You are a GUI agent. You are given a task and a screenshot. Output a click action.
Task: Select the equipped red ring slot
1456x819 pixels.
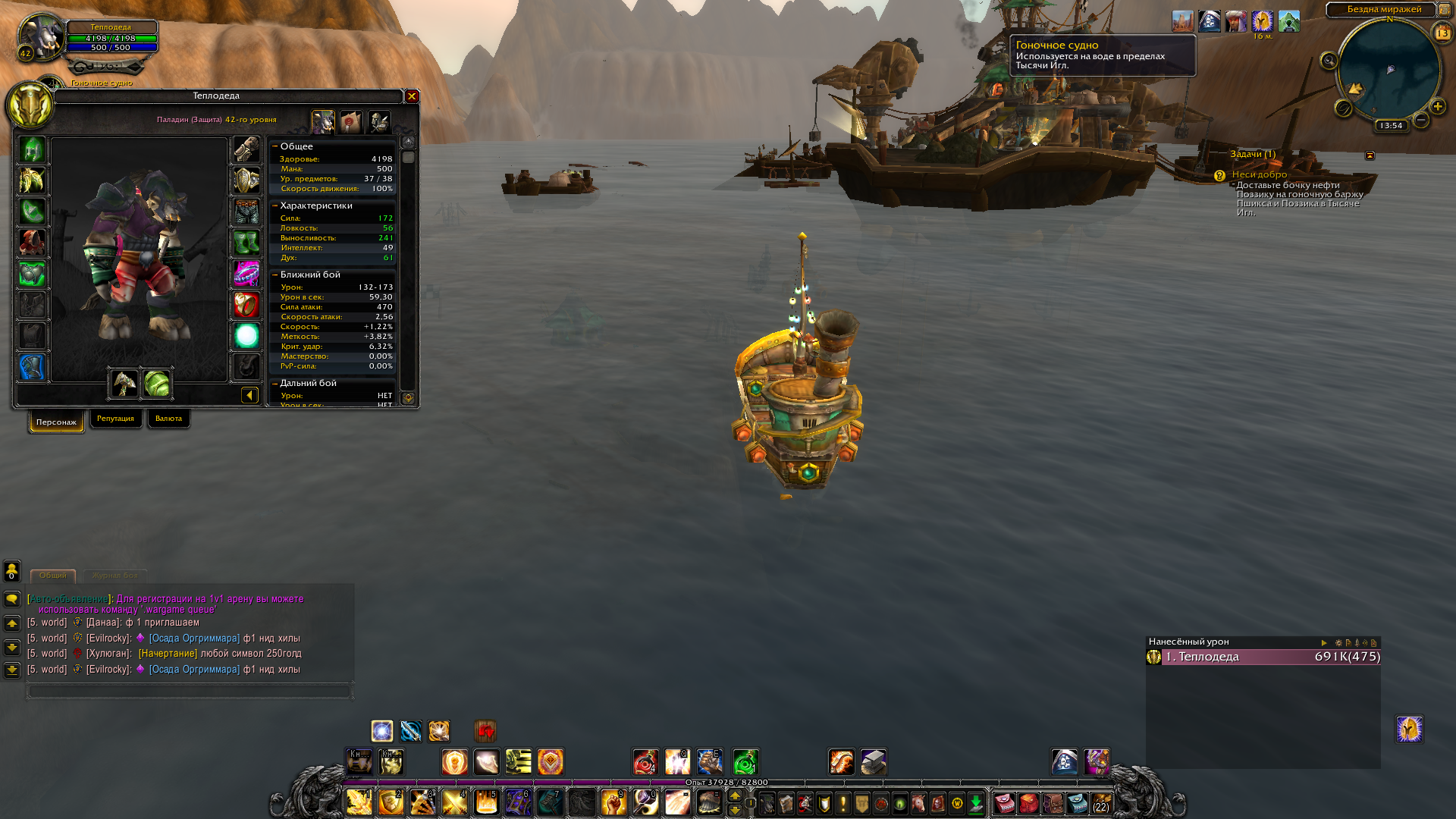tap(246, 305)
